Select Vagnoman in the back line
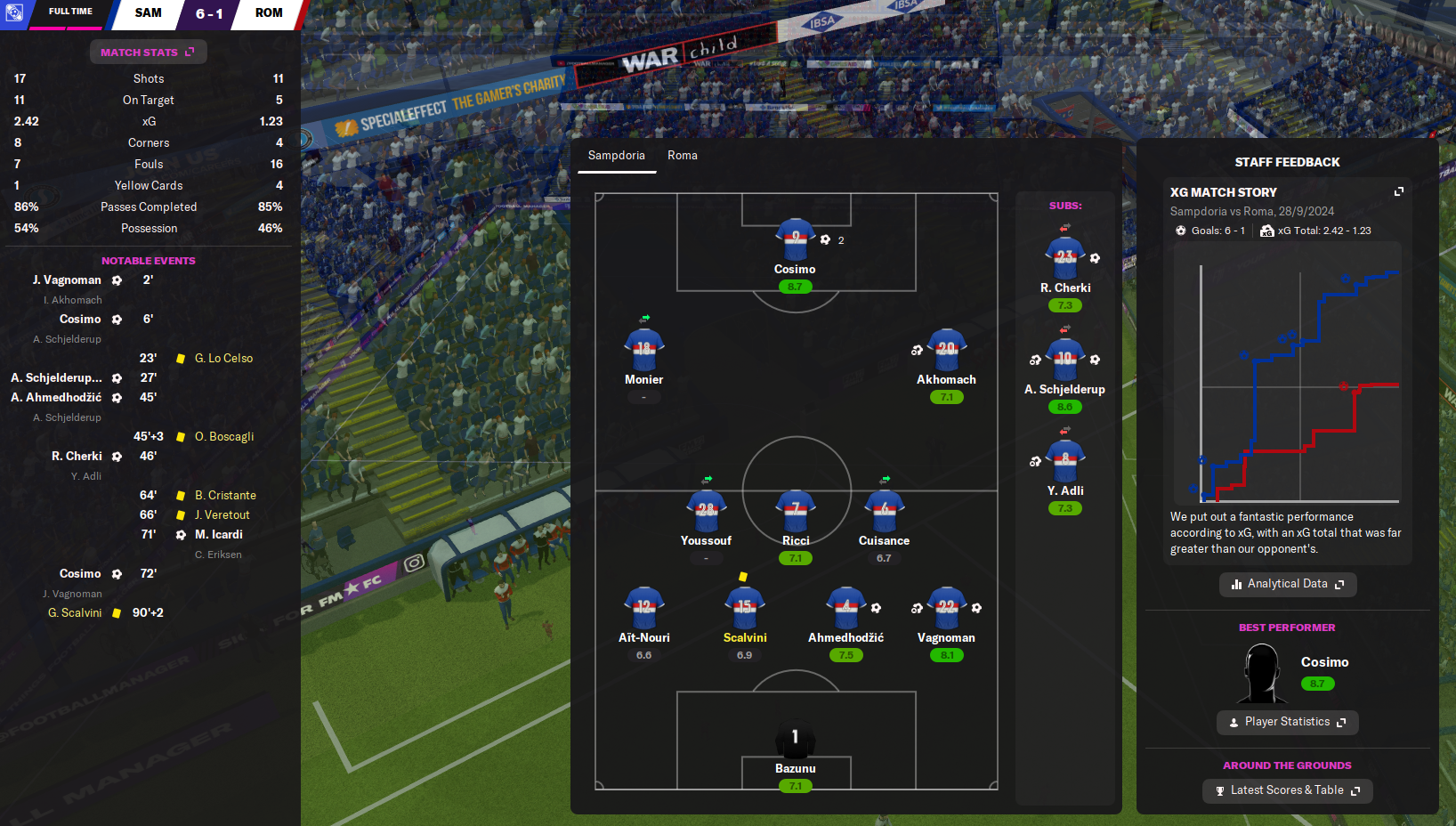1456x826 pixels. click(x=946, y=608)
